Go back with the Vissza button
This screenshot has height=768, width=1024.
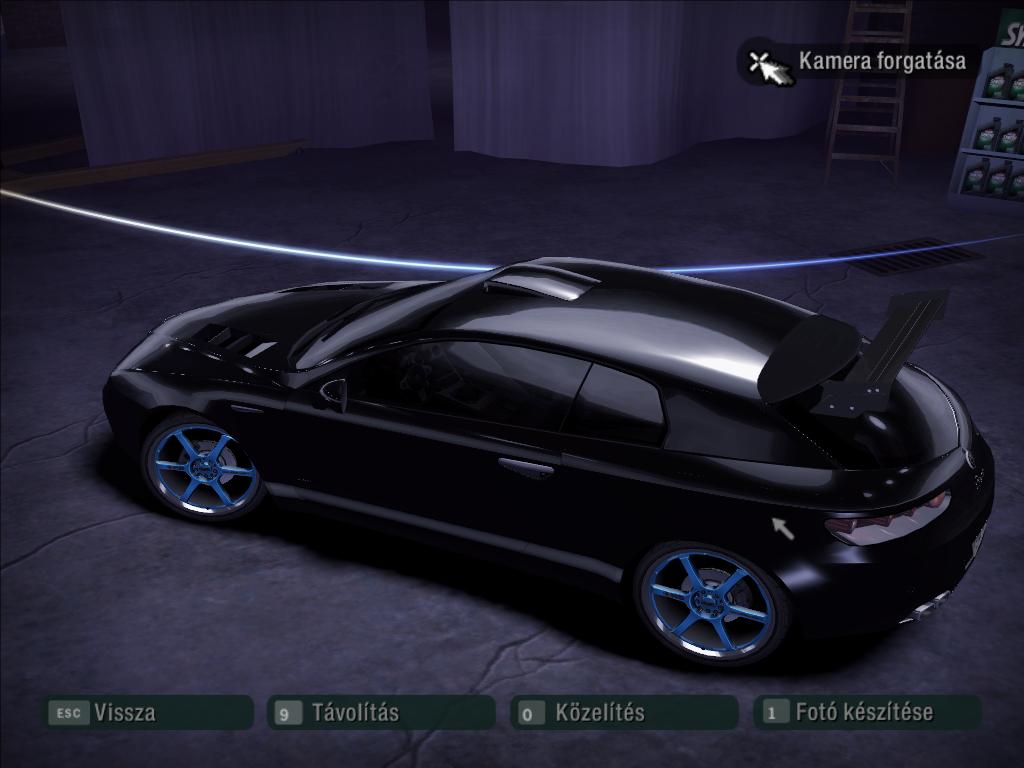click(146, 713)
